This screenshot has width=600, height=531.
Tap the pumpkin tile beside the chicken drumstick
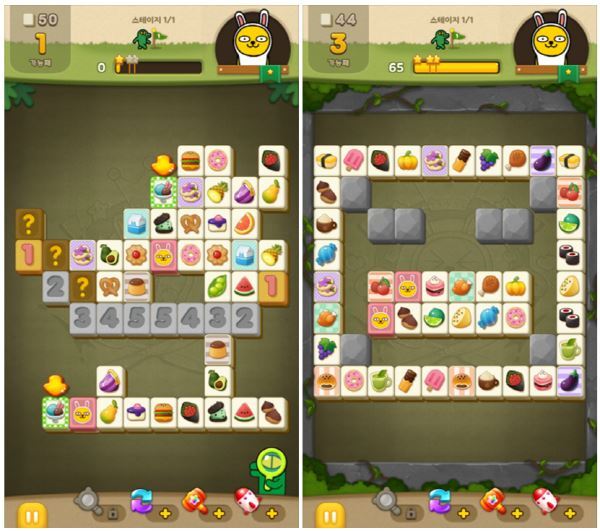(x=515, y=287)
